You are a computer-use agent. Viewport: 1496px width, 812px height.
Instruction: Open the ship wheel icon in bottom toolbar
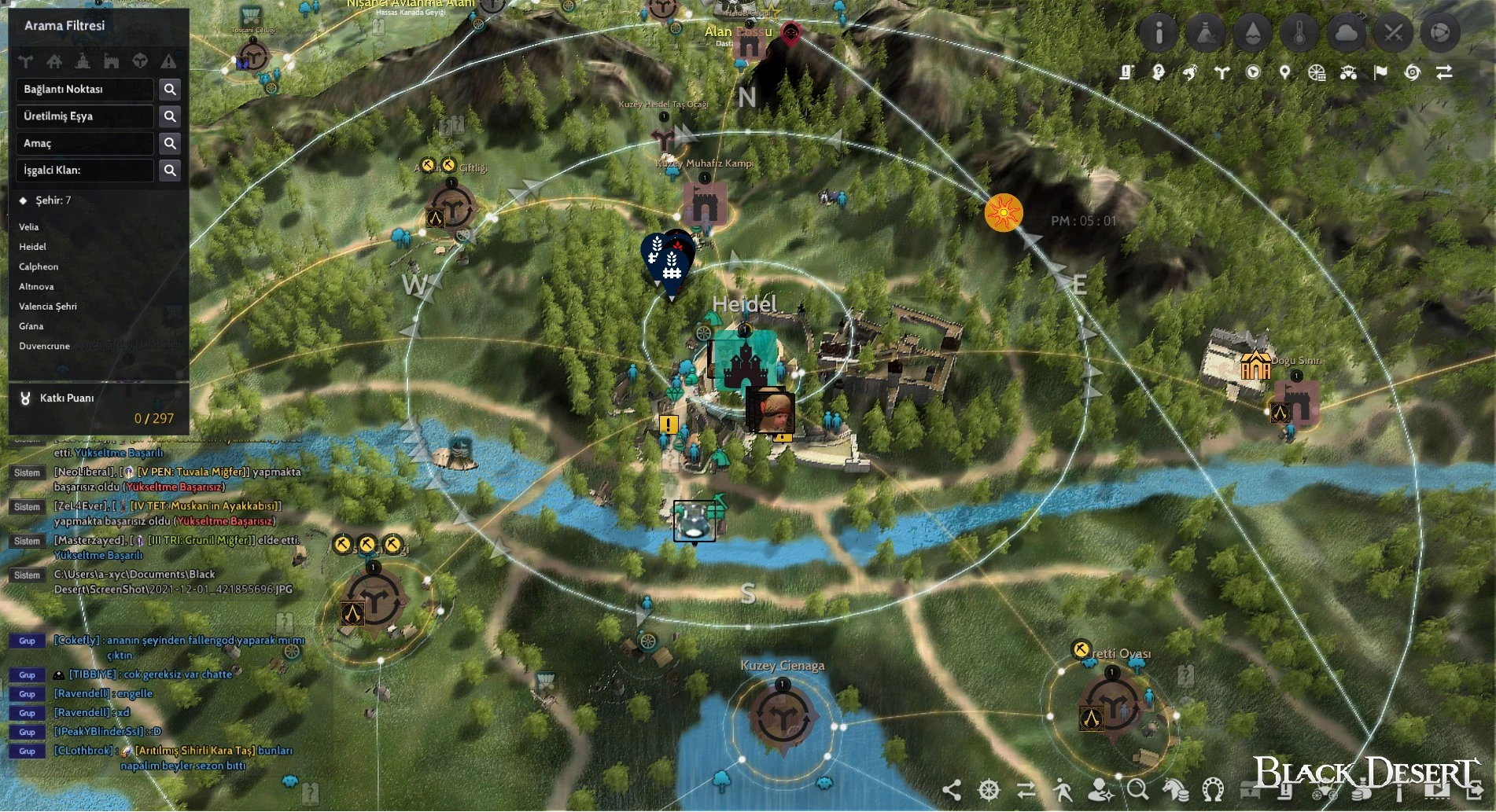click(989, 789)
